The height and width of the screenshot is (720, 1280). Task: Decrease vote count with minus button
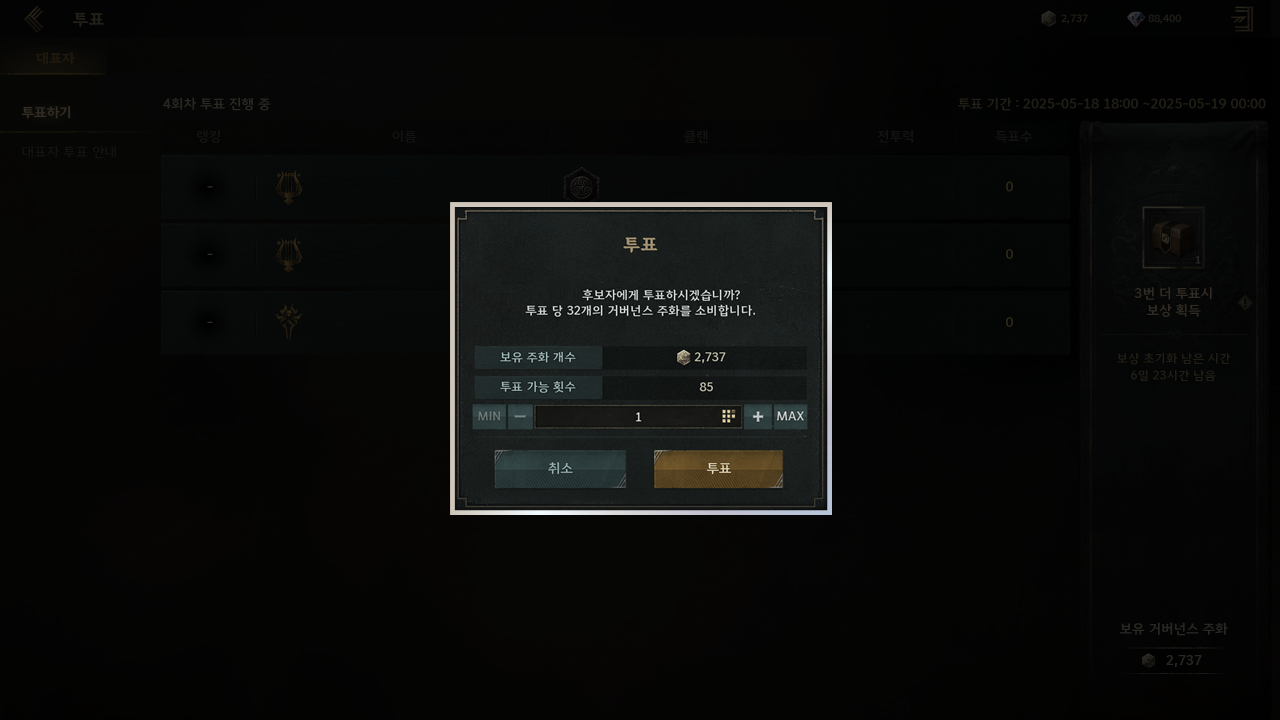tap(520, 417)
